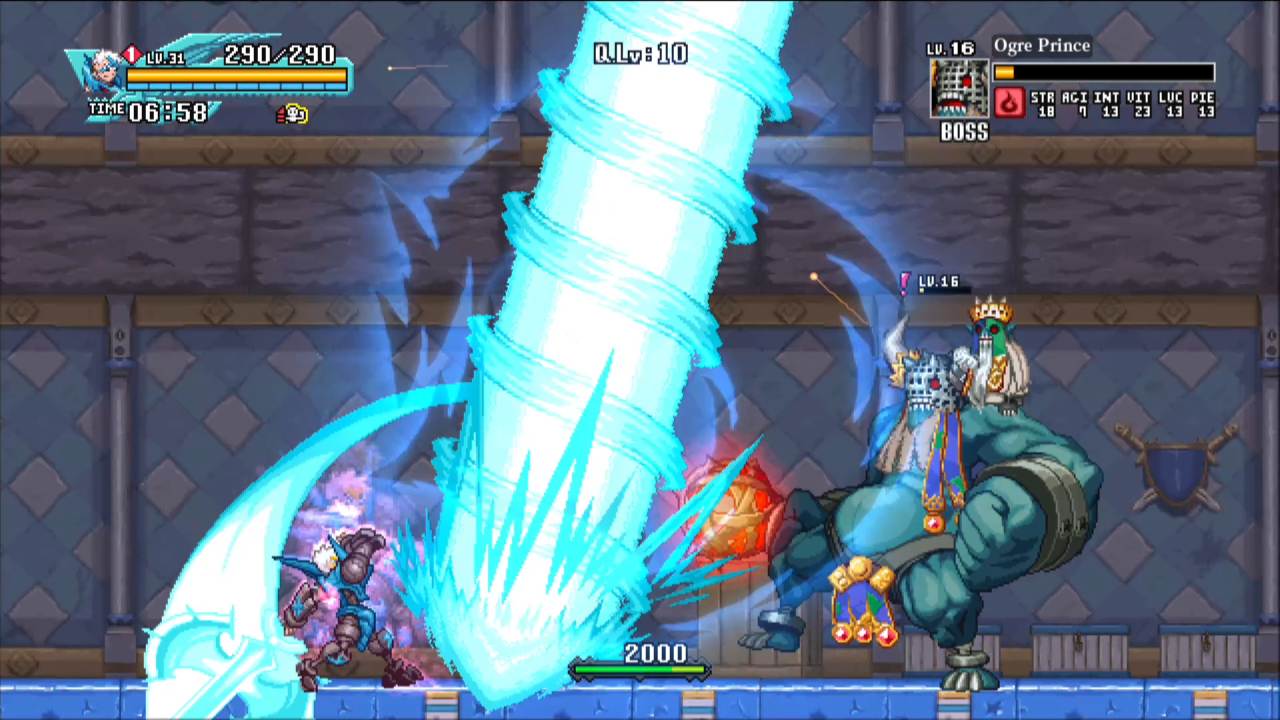This screenshot has height=720, width=1280.
Task: Toggle the BOSS label under the portrait
Action: 962,132
